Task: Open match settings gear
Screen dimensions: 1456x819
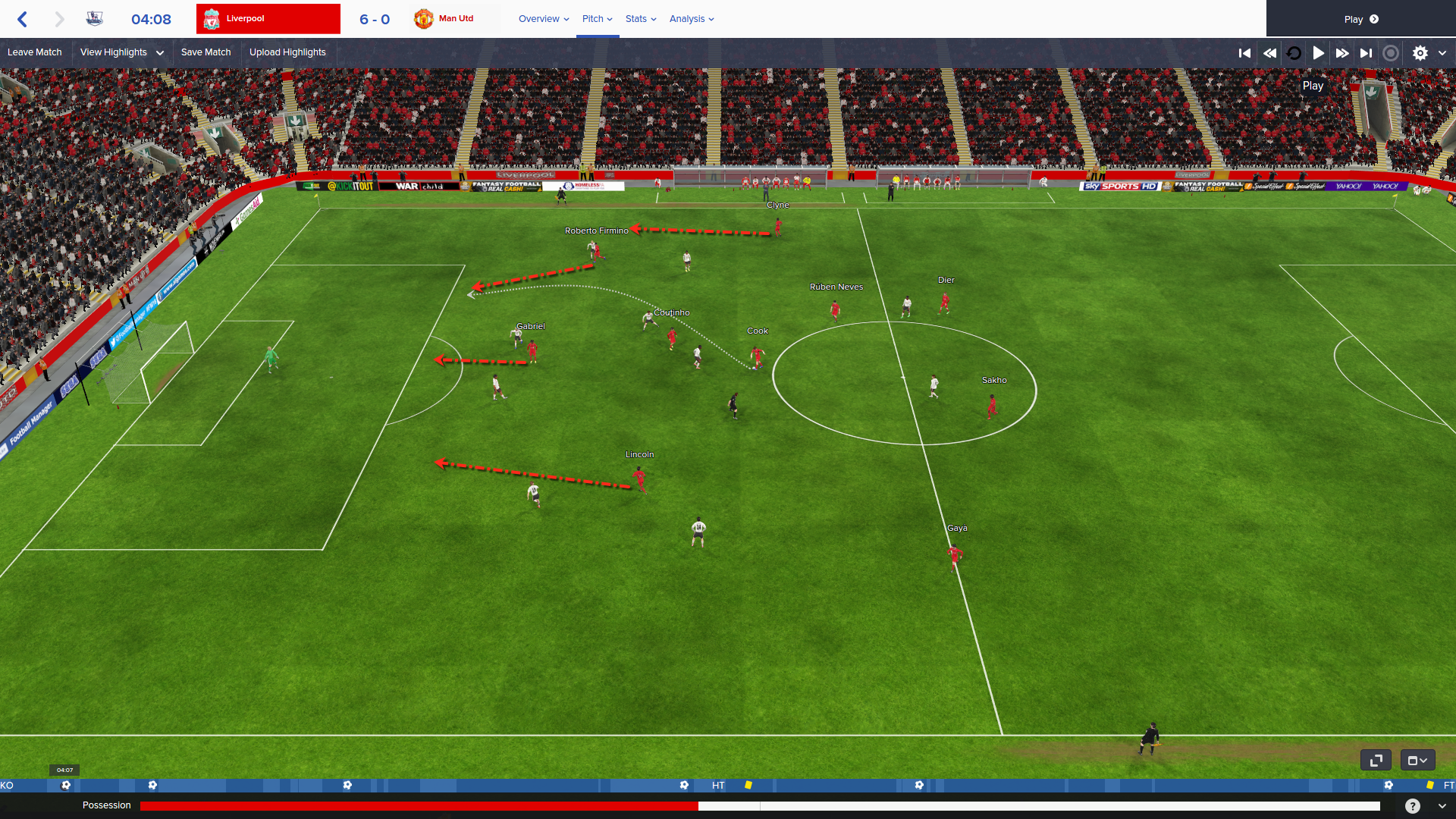Action: click(1420, 53)
